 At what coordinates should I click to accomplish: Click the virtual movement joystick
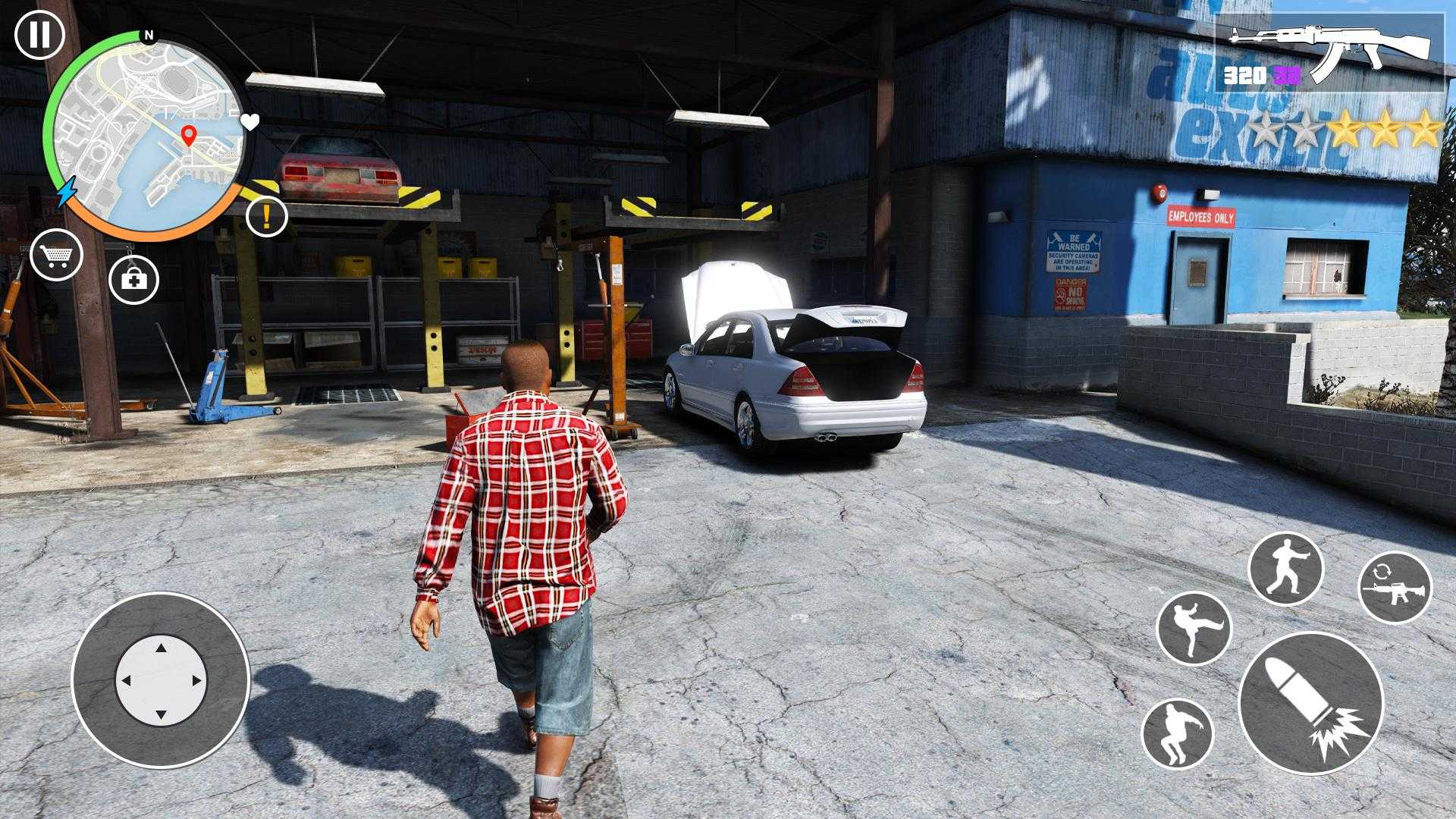coord(161,679)
